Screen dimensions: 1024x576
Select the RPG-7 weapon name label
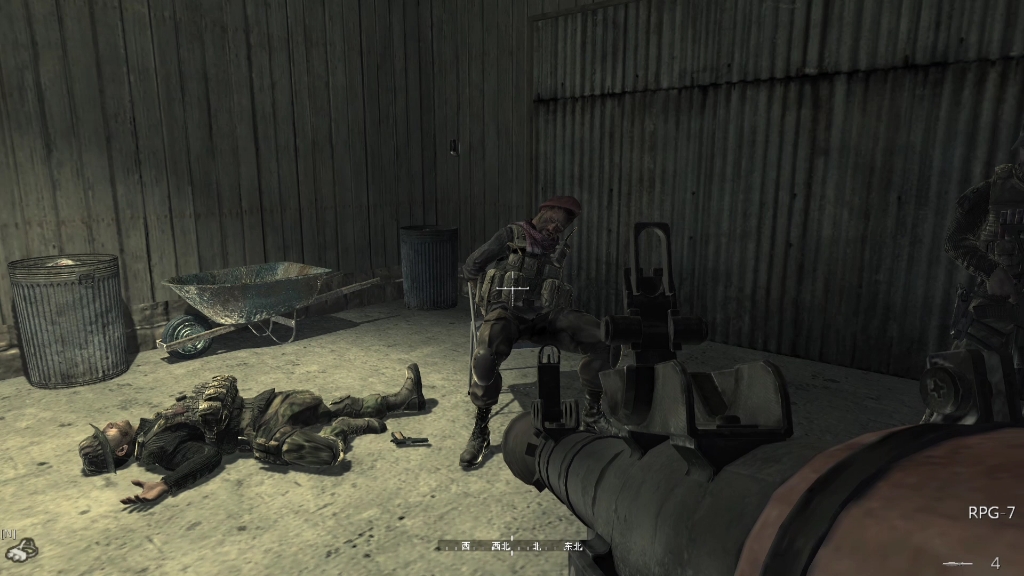pos(990,513)
